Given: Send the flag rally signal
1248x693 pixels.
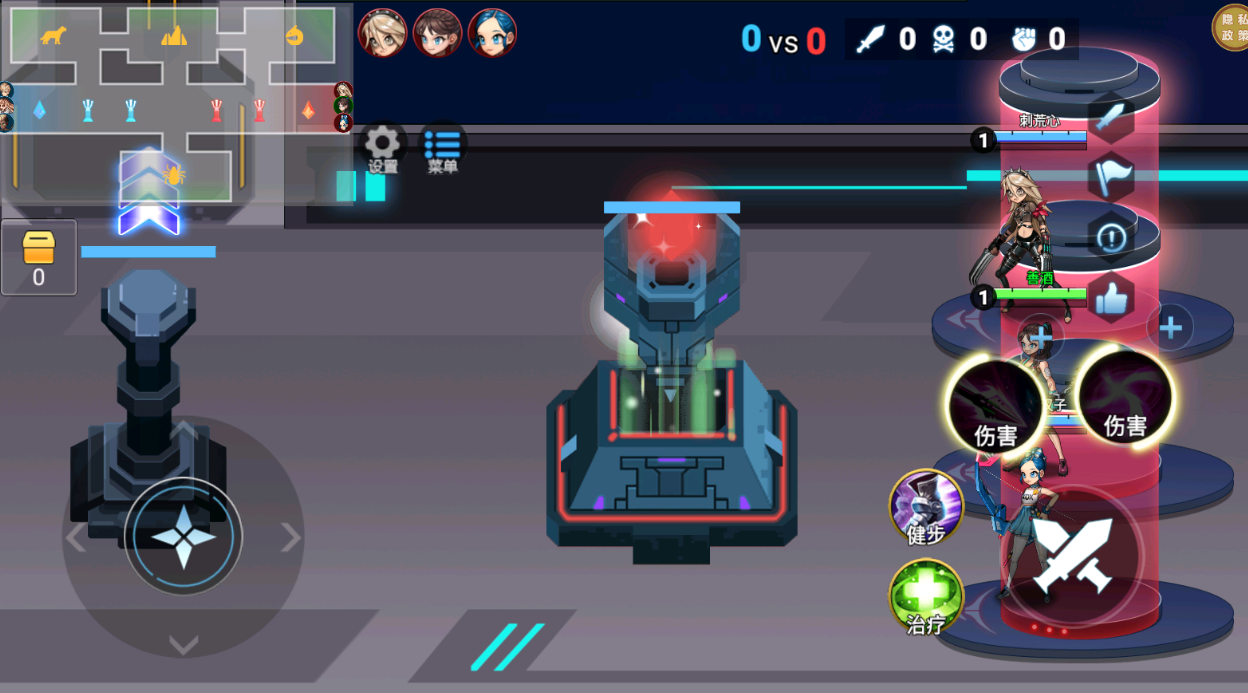Looking at the screenshot, I should 1111,177.
